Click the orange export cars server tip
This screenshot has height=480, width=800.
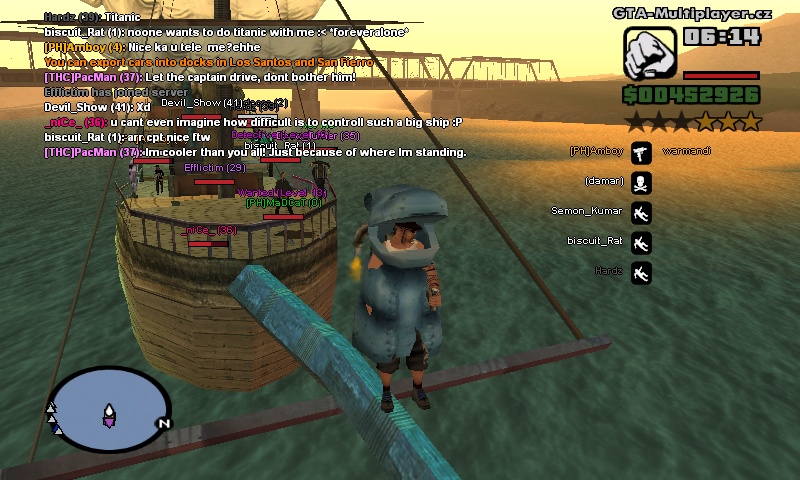[208, 62]
